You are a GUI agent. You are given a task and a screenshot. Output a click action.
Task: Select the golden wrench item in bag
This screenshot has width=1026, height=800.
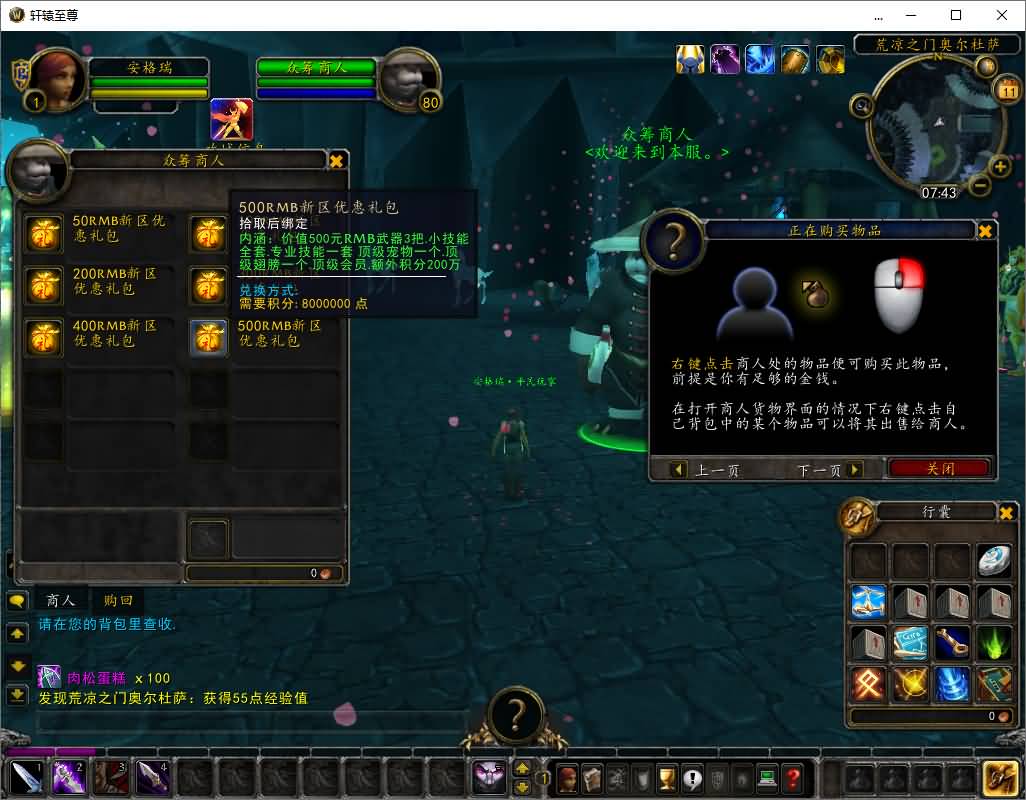point(952,643)
